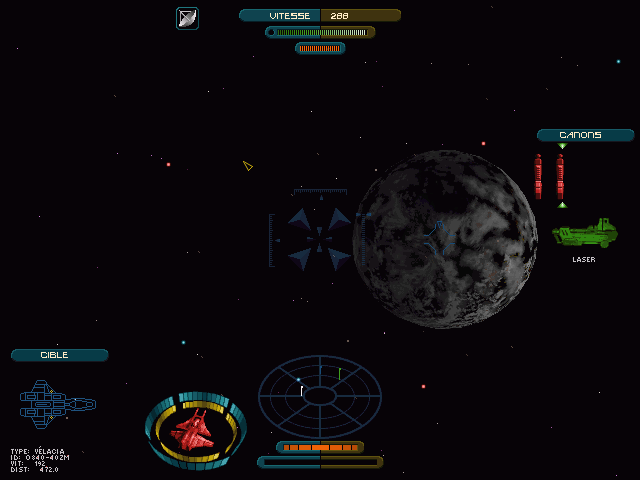Image resolution: width=640 pixels, height=480 pixels.
Task: Click the circular radar scope
Action: [320, 396]
